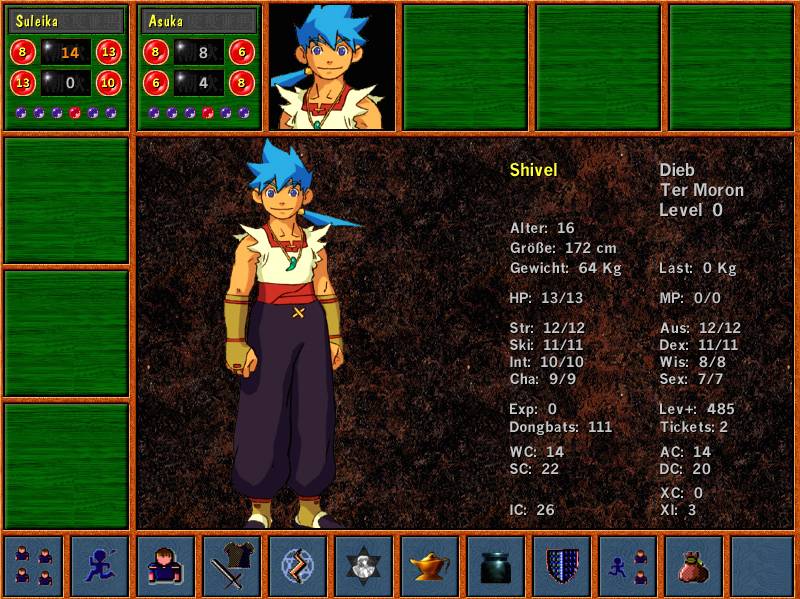Open the hexagram star magic icon
The image size is (800, 599).
click(363, 566)
